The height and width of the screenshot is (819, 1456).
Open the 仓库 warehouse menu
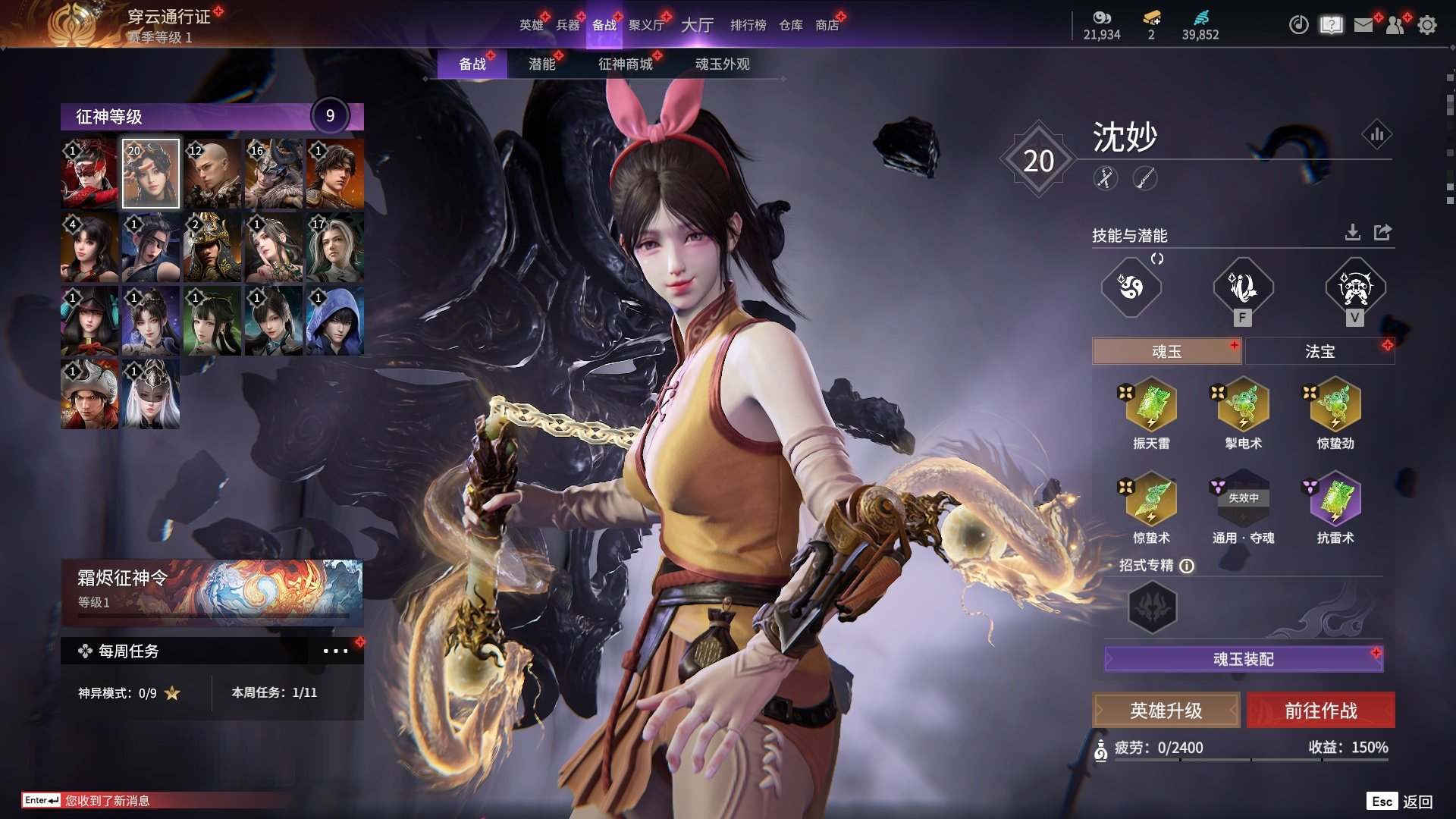790,25
